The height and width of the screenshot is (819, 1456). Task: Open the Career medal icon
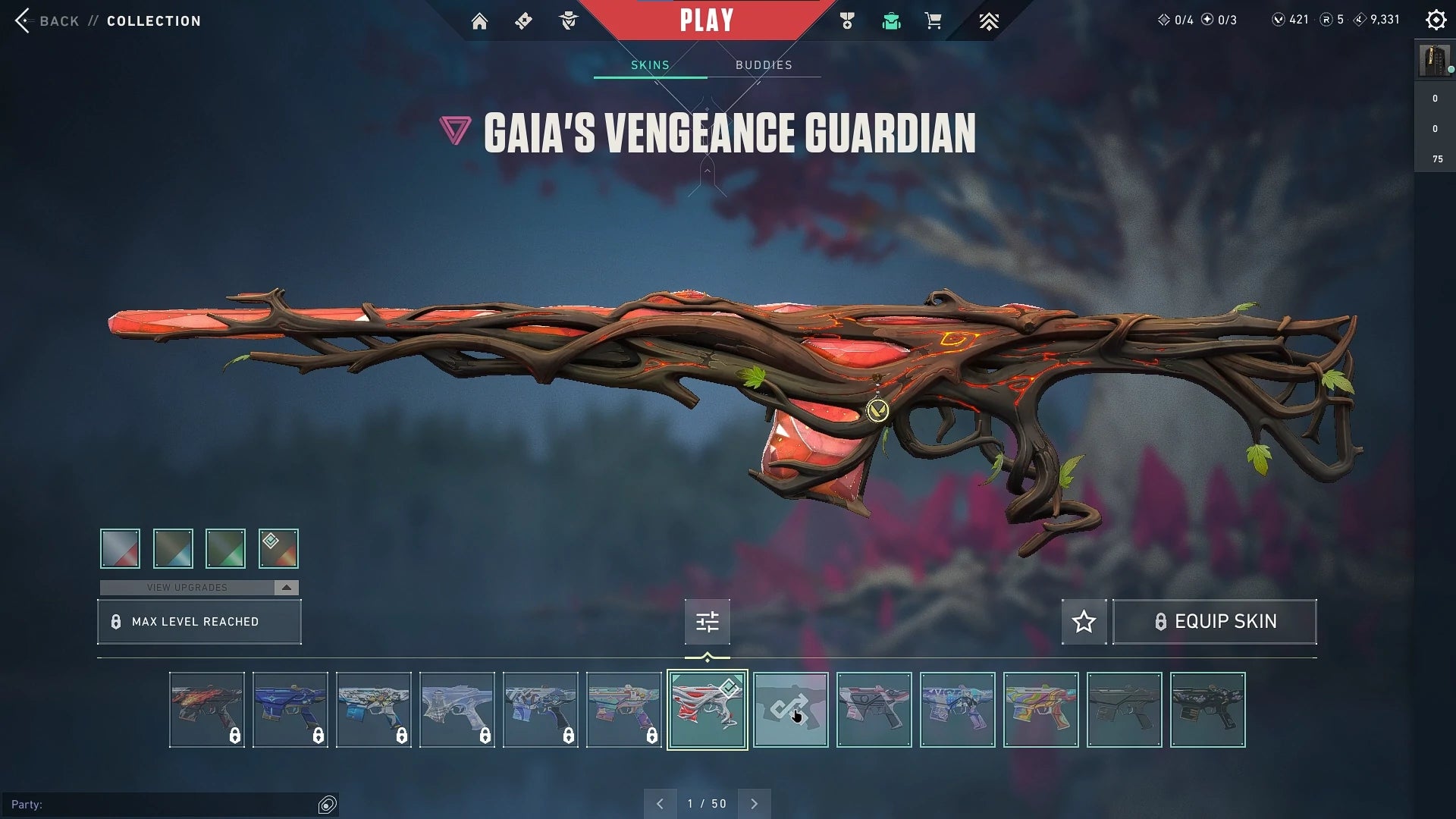tap(847, 21)
